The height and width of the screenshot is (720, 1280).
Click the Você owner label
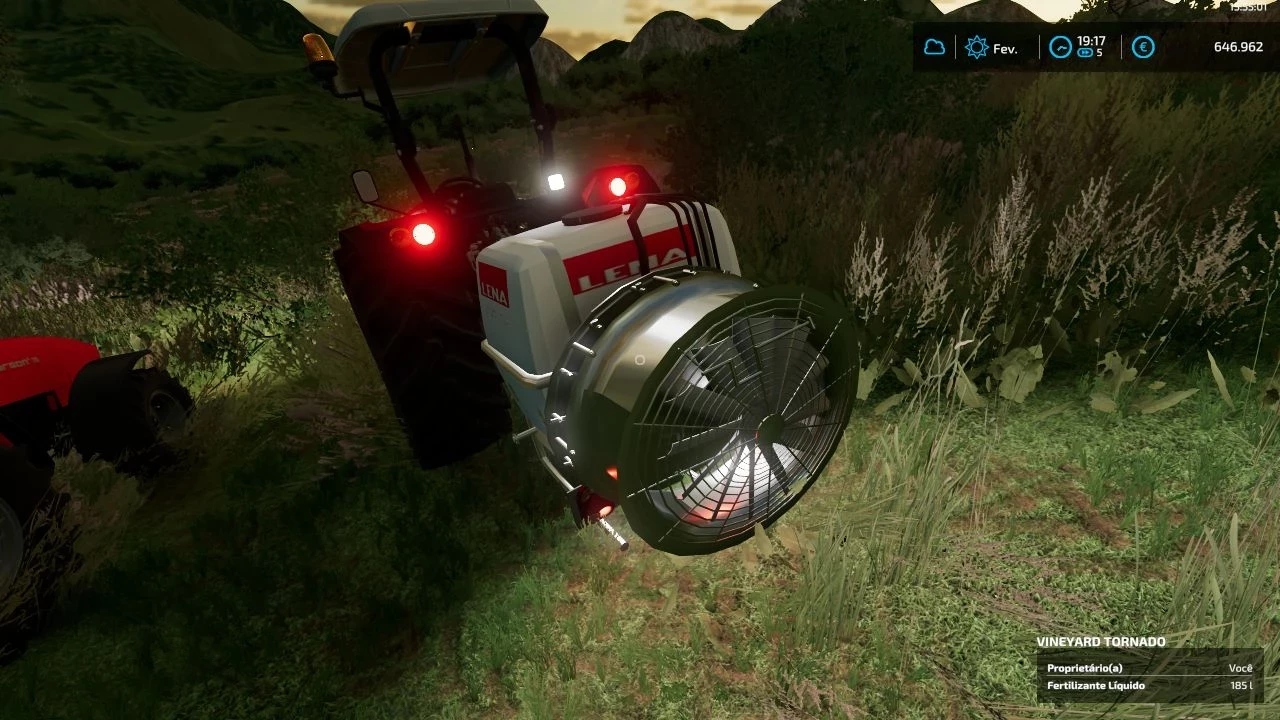1240,669
